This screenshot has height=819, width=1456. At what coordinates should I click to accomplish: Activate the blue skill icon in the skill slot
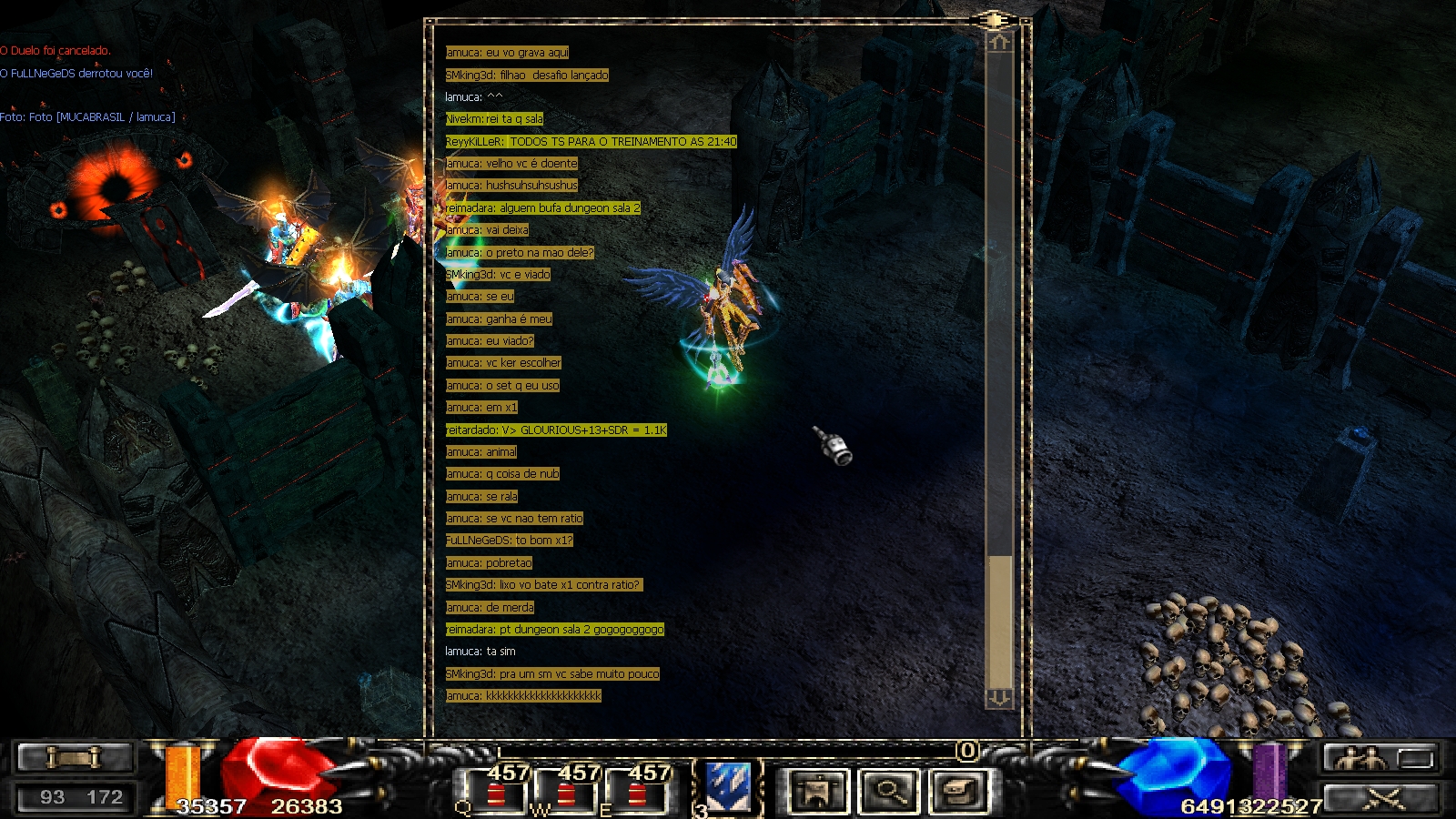[729, 788]
